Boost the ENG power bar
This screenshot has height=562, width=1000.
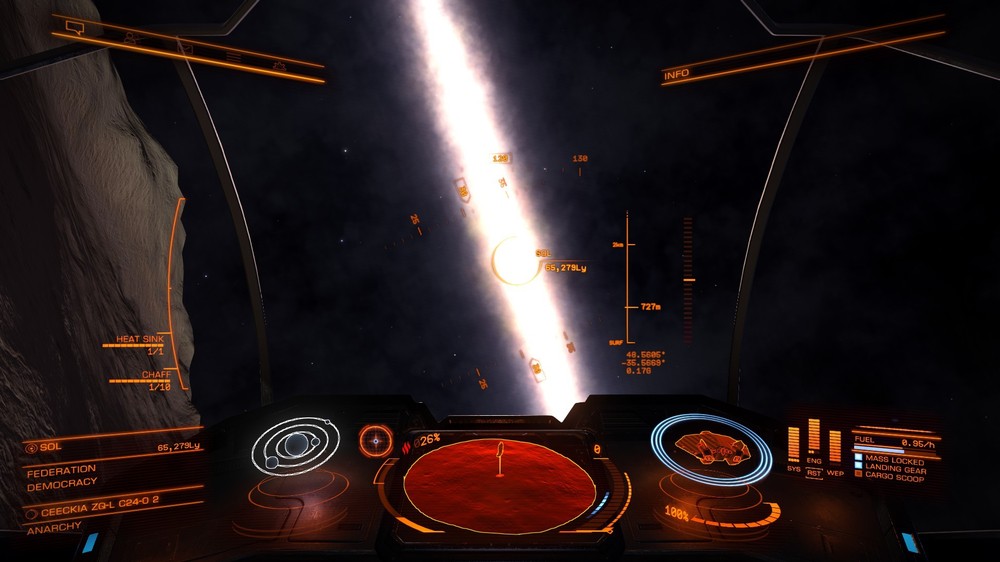coord(814,440)
